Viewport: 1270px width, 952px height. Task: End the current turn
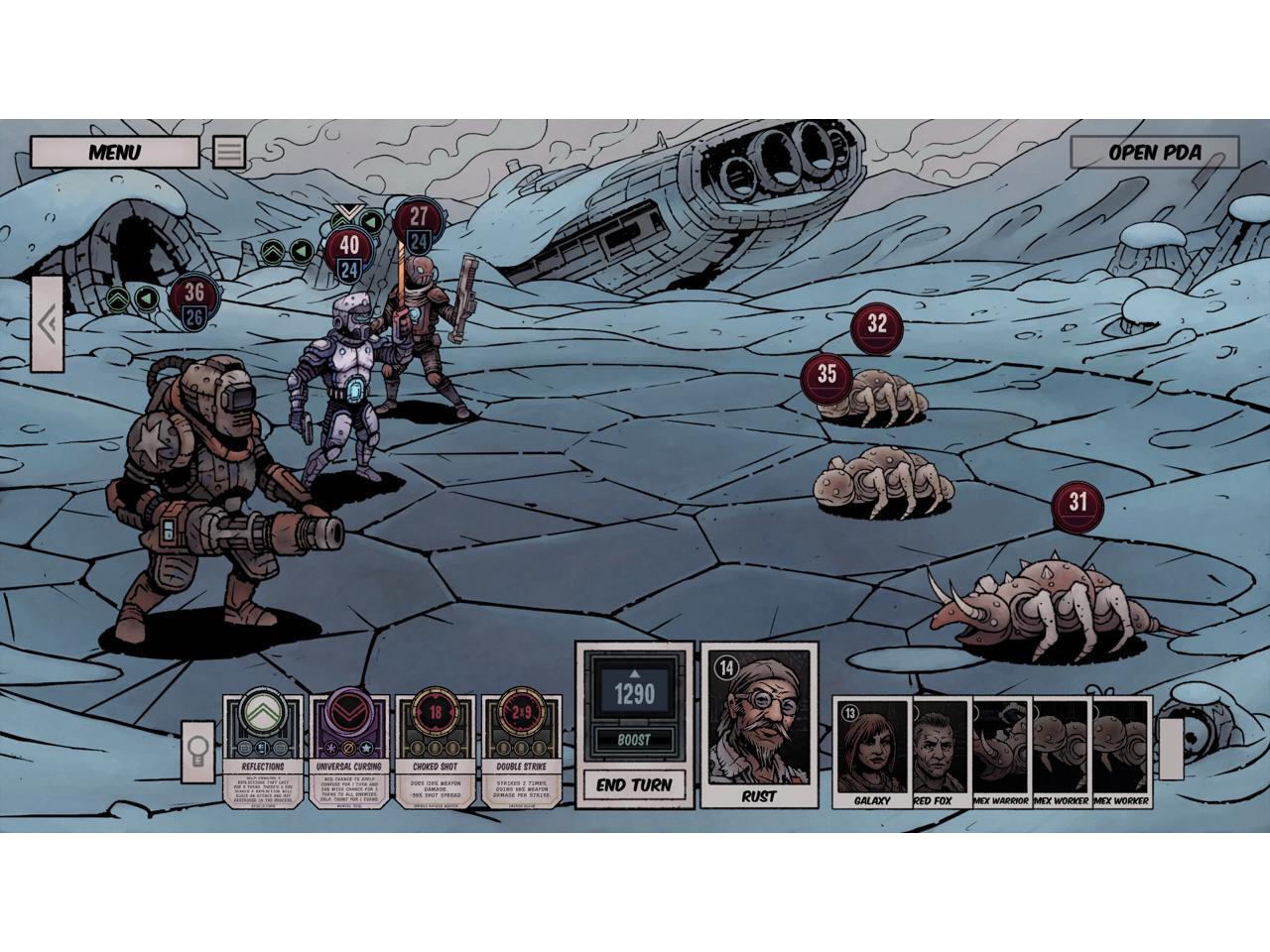[634, 784]
